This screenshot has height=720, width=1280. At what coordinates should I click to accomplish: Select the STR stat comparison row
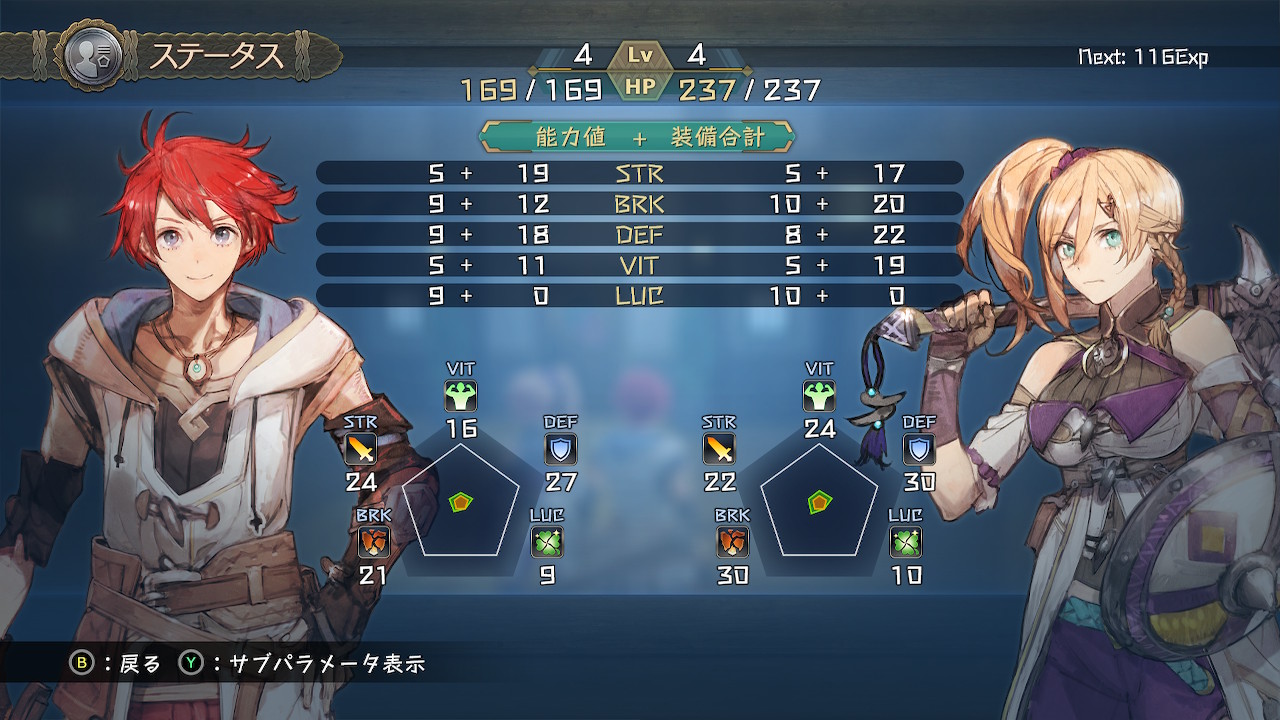tap(639, 173)
